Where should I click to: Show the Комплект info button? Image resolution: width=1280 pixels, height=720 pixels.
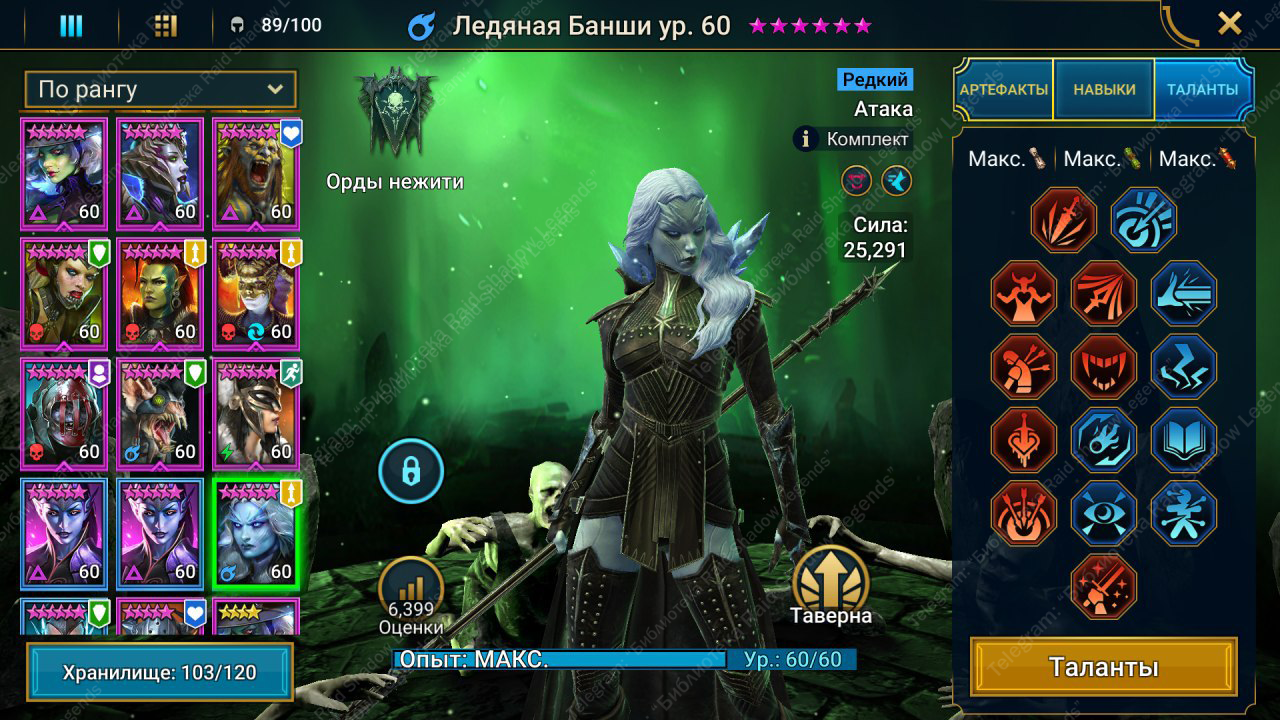(x=807, y=139)
